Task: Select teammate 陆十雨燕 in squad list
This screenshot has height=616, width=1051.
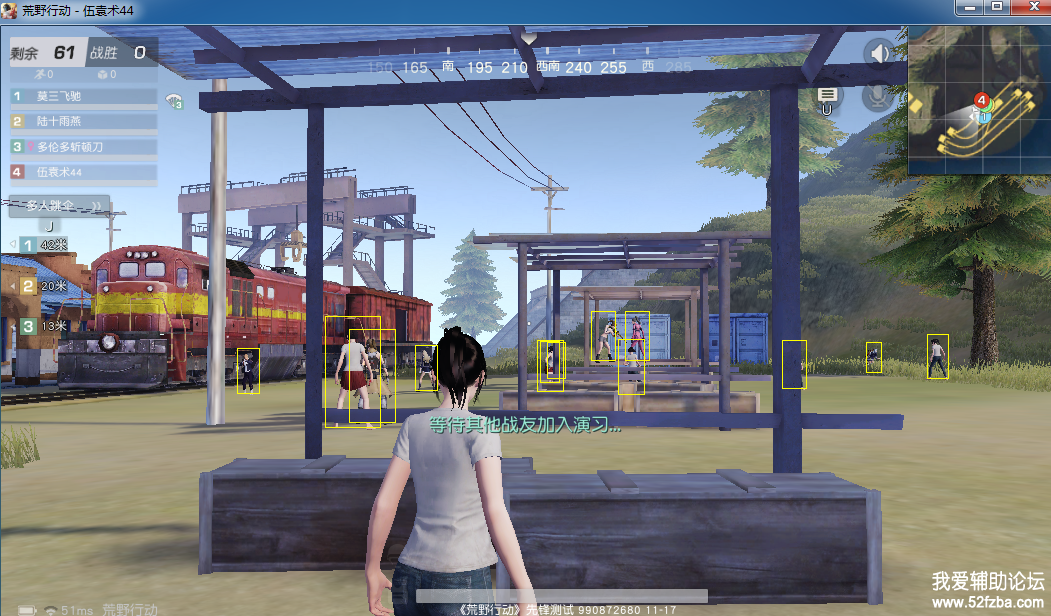Action: click(84, 121)
